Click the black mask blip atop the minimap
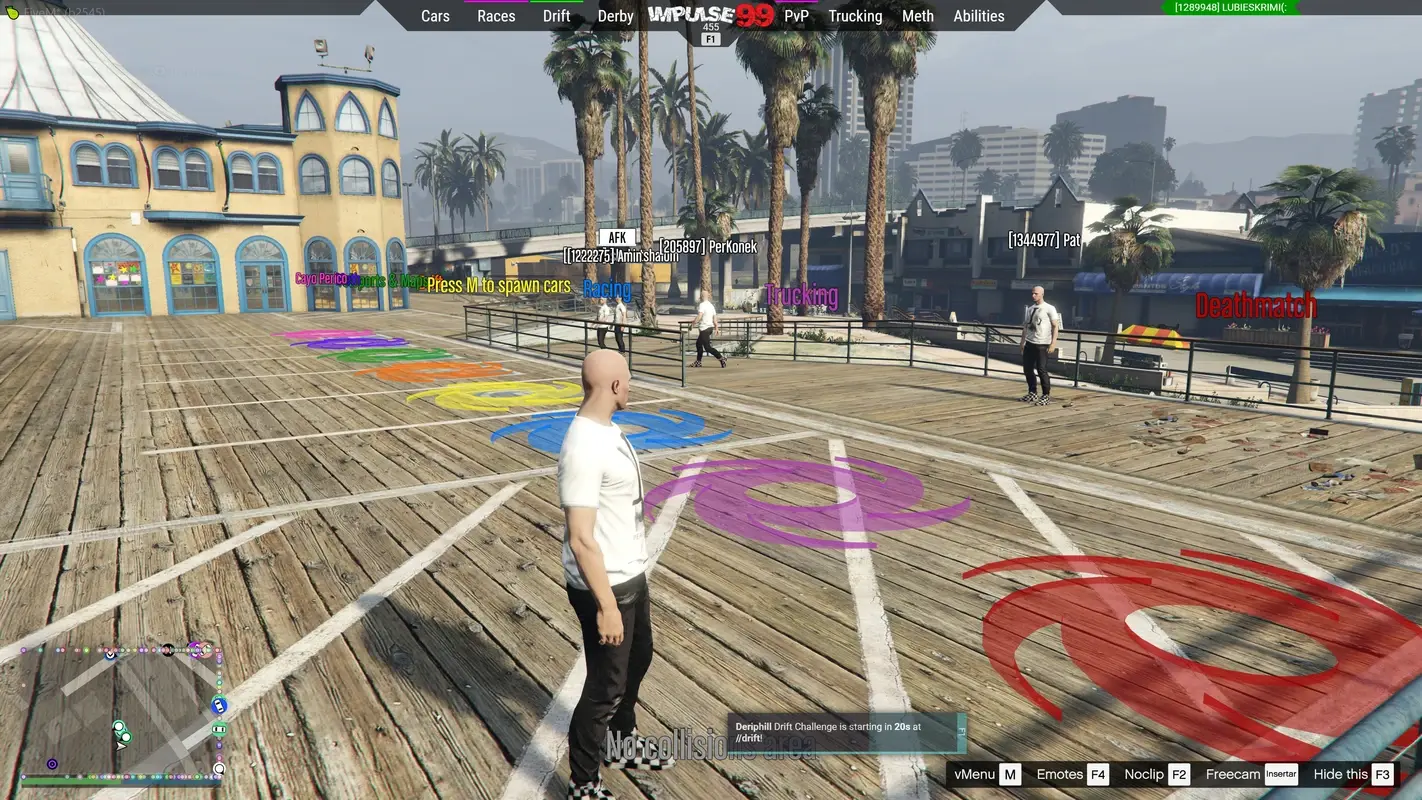The width and height of the screenshot is (1422, 800). click(x=168, y=649)
